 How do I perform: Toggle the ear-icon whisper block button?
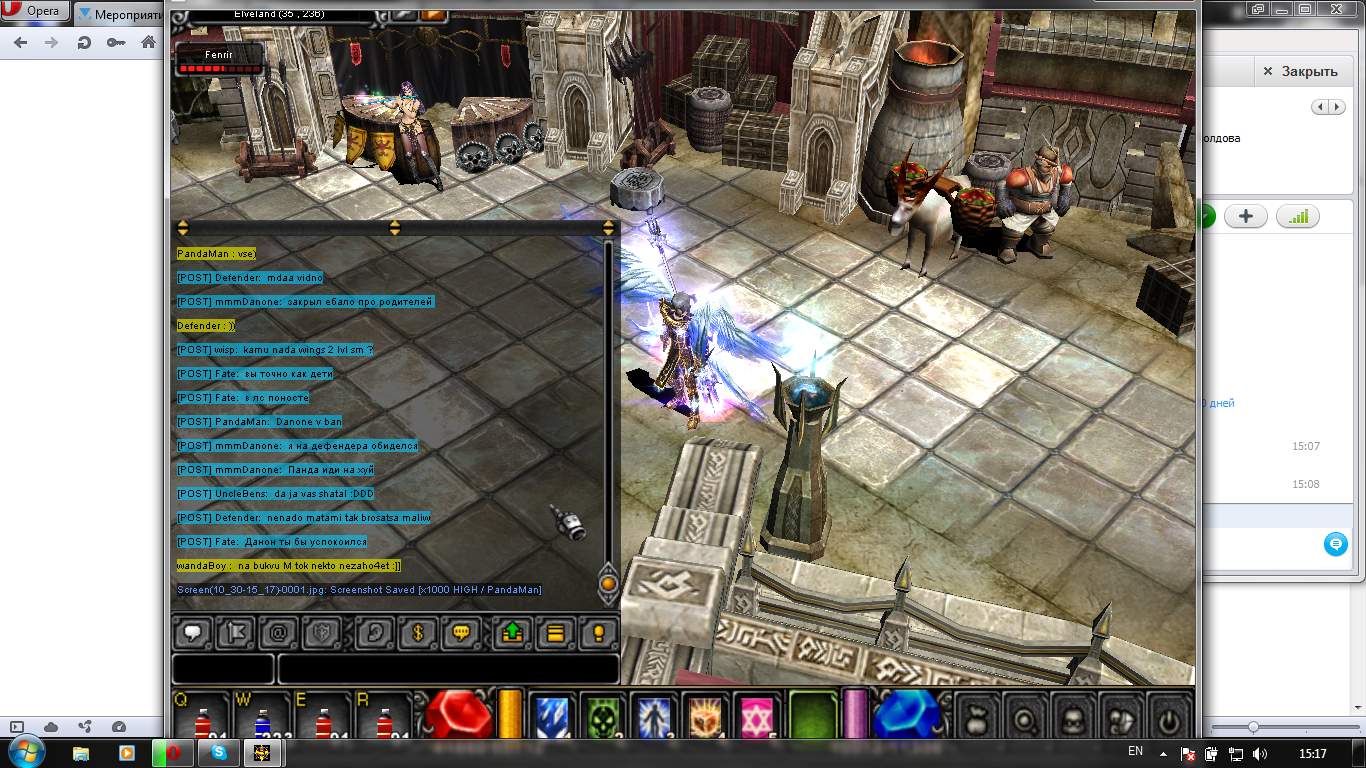coord(376,633)
